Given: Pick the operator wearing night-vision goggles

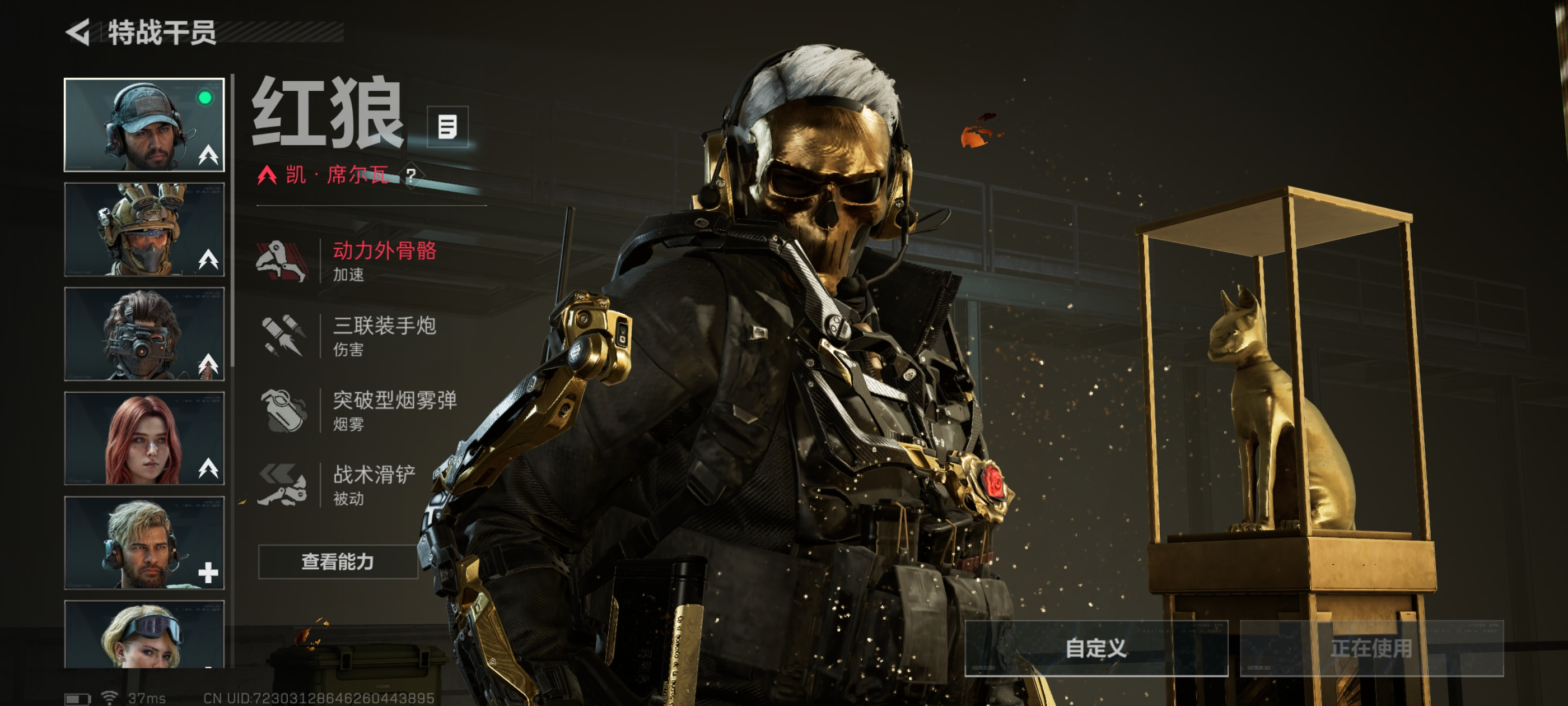Looking at the screenshot, I should point(144,335).
